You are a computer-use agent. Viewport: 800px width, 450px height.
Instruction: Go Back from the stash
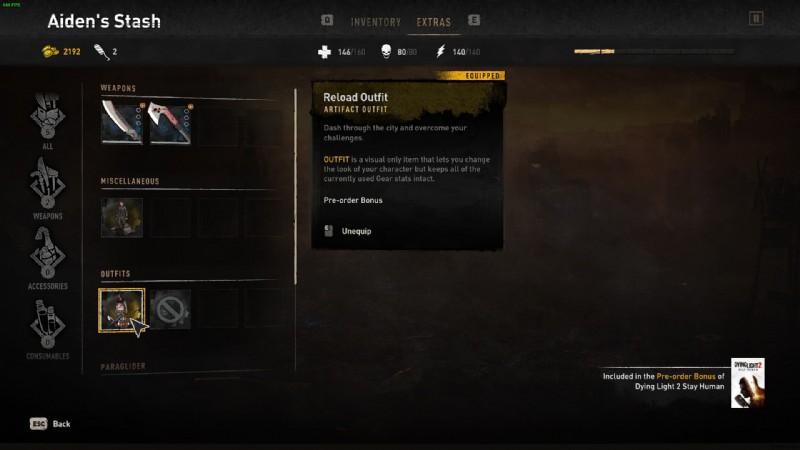click(51, 424)
